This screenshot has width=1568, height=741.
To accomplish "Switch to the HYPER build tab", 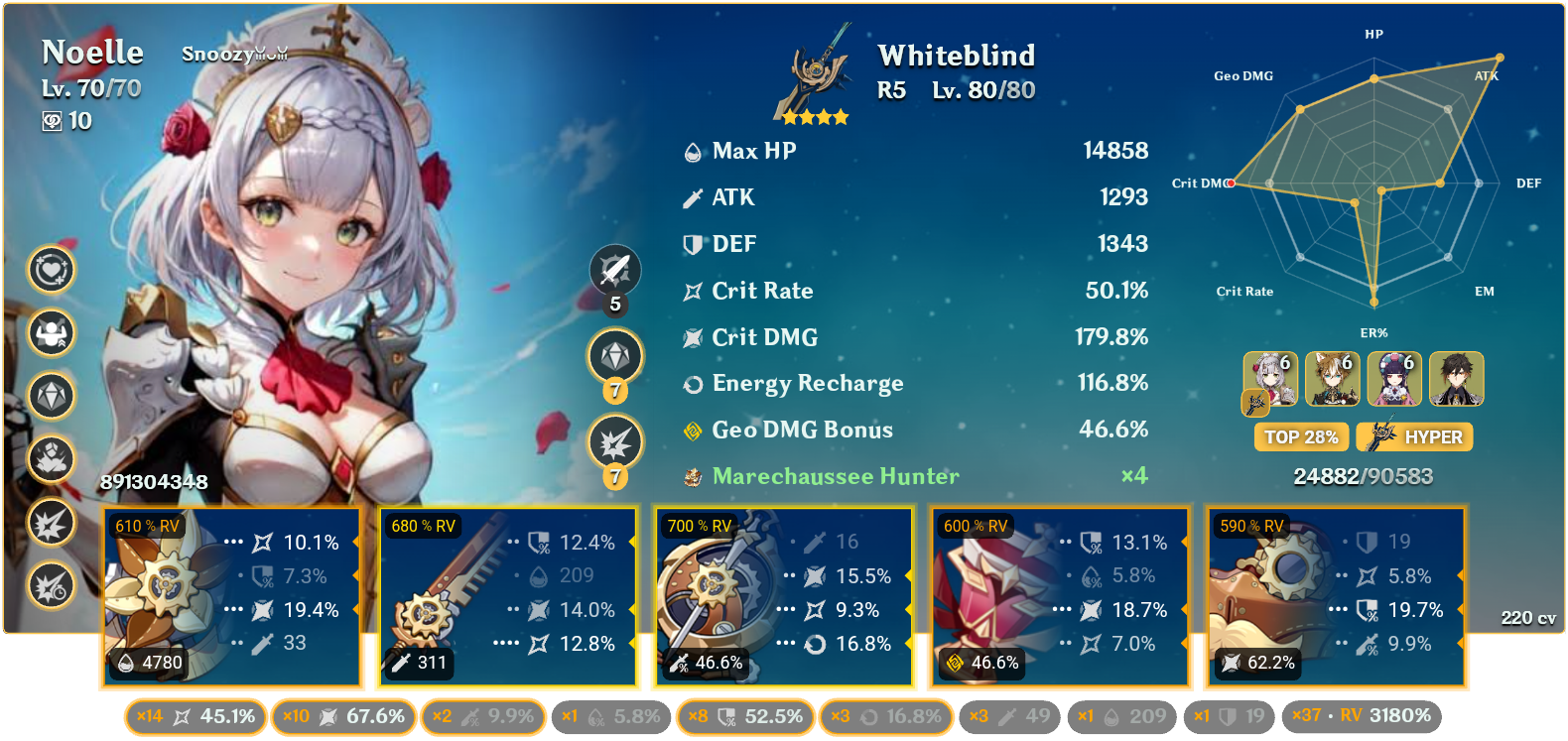I will pos(1413,436).
